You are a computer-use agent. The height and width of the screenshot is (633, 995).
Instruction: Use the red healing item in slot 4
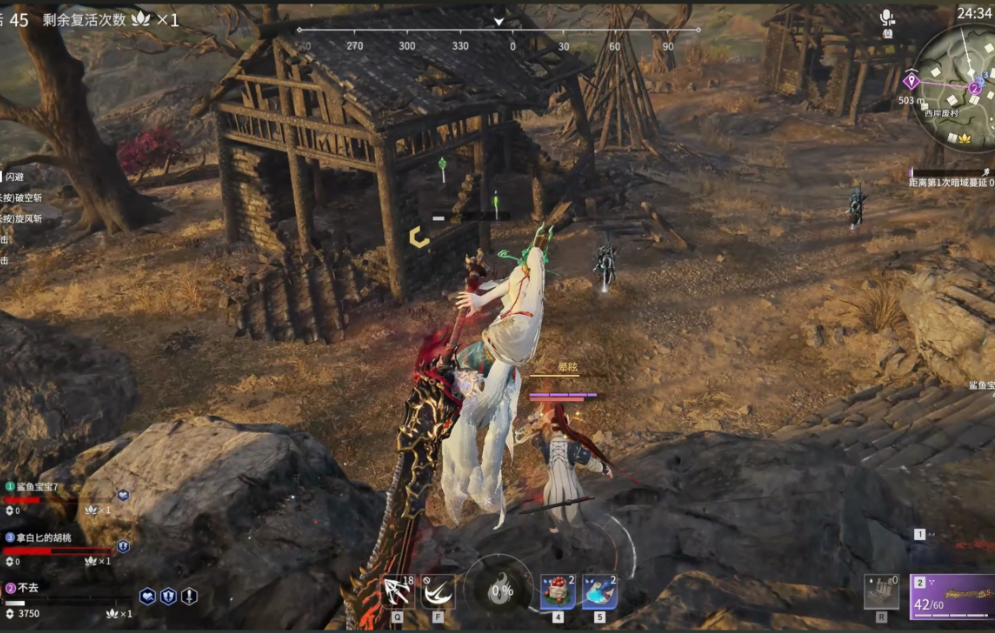pyautogui.click(x=558, y=592)
